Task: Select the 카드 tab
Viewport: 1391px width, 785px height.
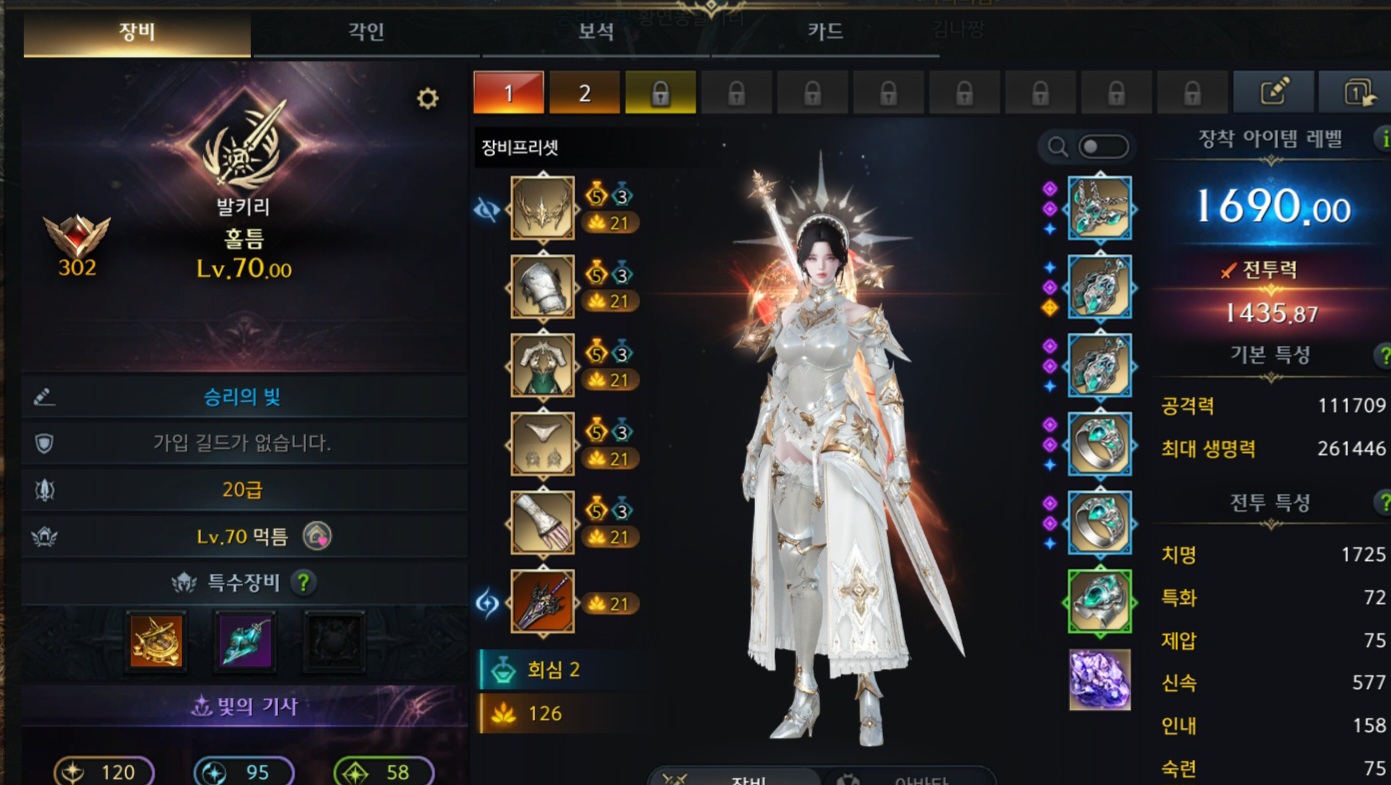Action: (x=825, y=33)
